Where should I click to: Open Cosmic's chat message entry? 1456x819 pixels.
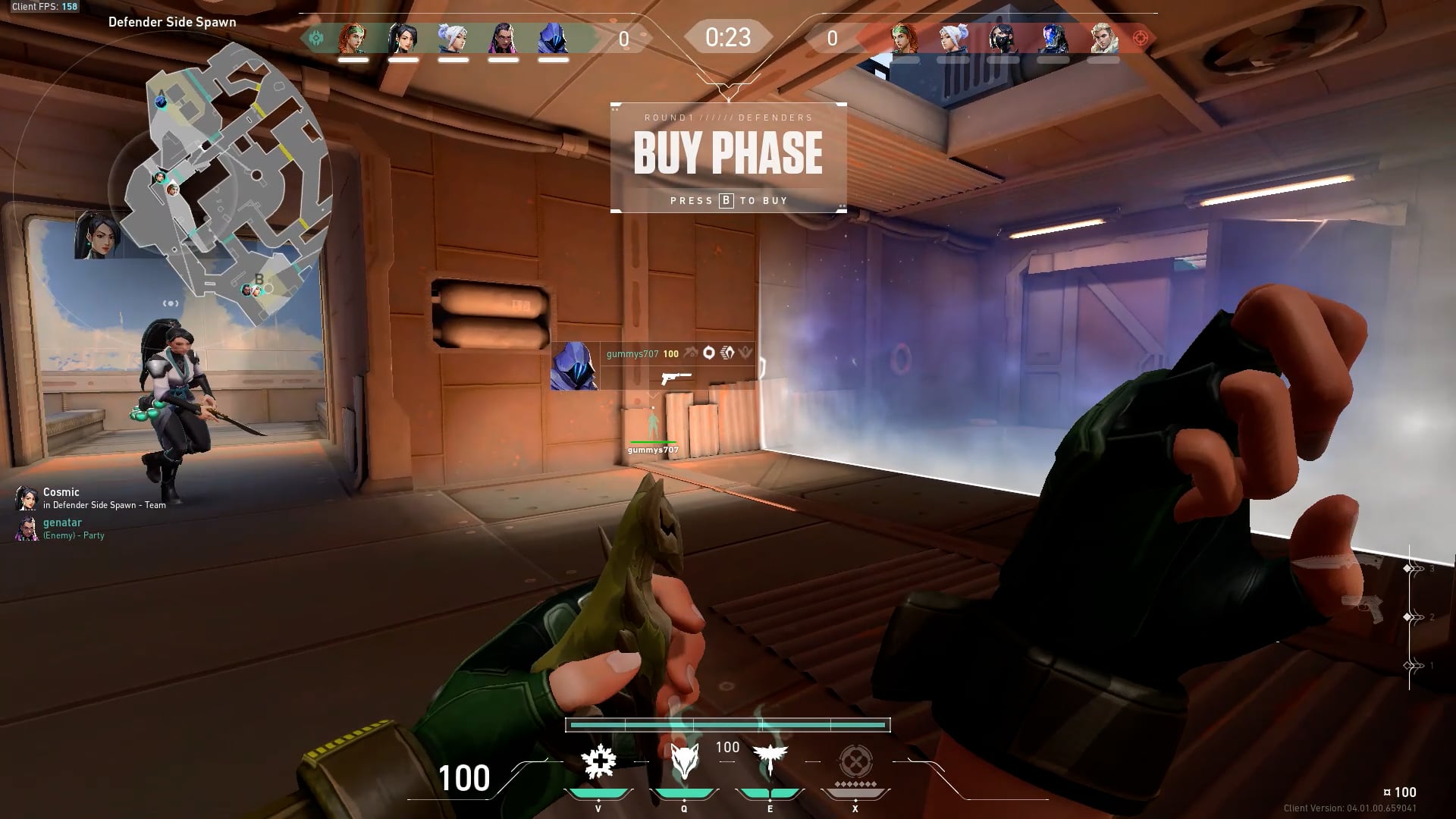point(91,498)
